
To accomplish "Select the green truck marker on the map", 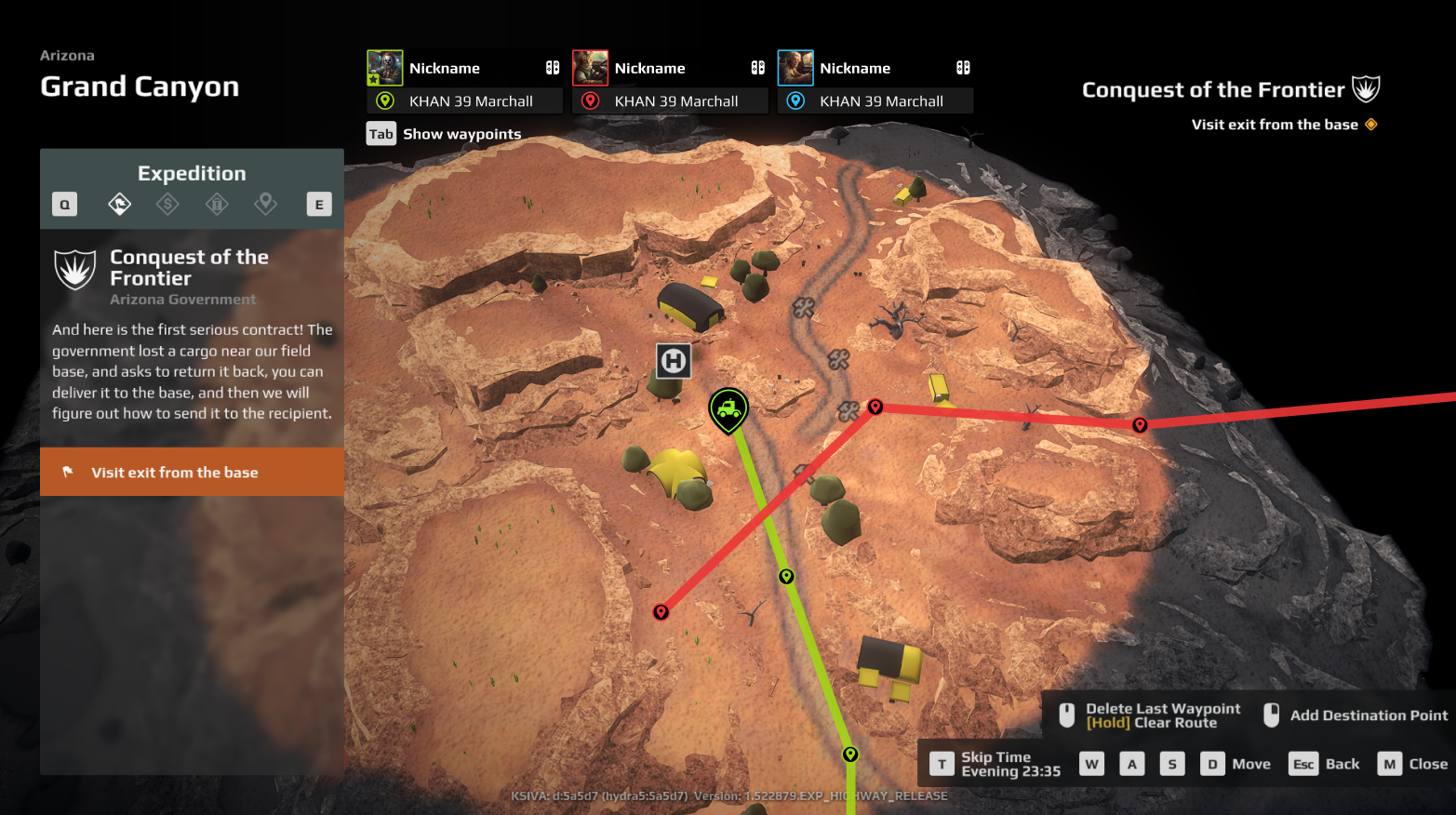I will 728,408.
